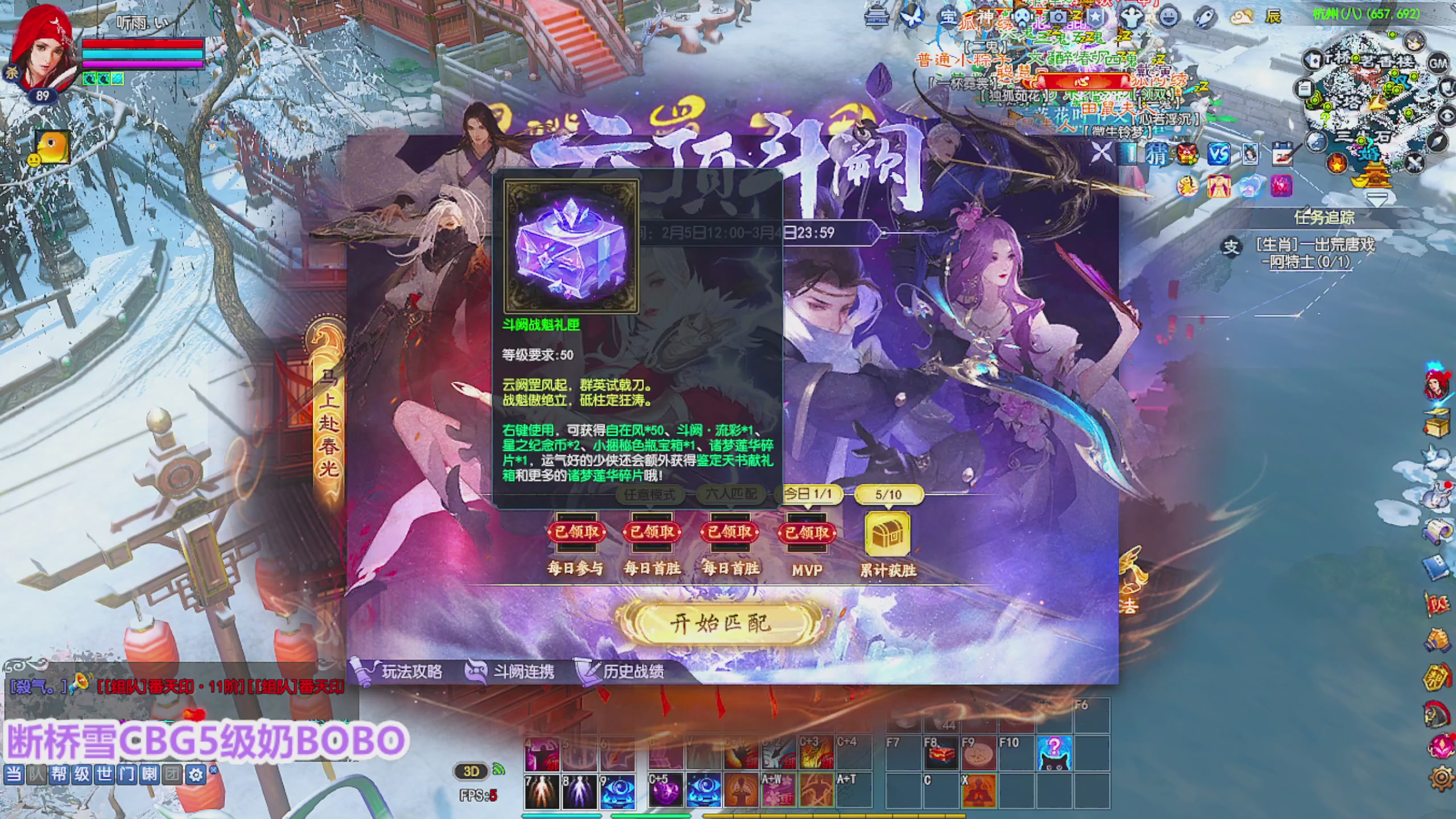Enable the 队 chat channel filter

[x=36, y=774]
